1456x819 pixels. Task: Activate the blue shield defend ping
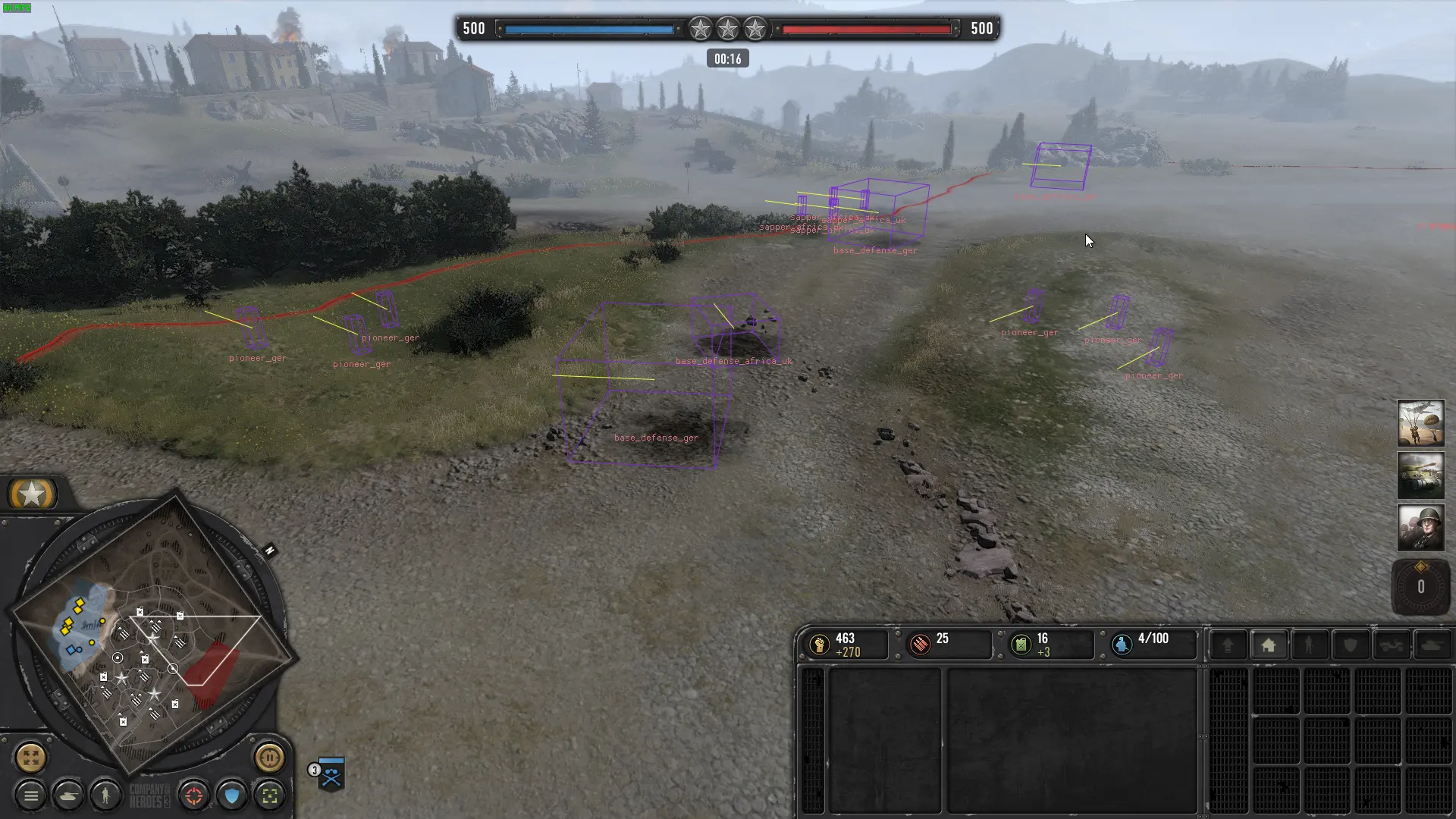pyautogui.click(x=232, y=795)
